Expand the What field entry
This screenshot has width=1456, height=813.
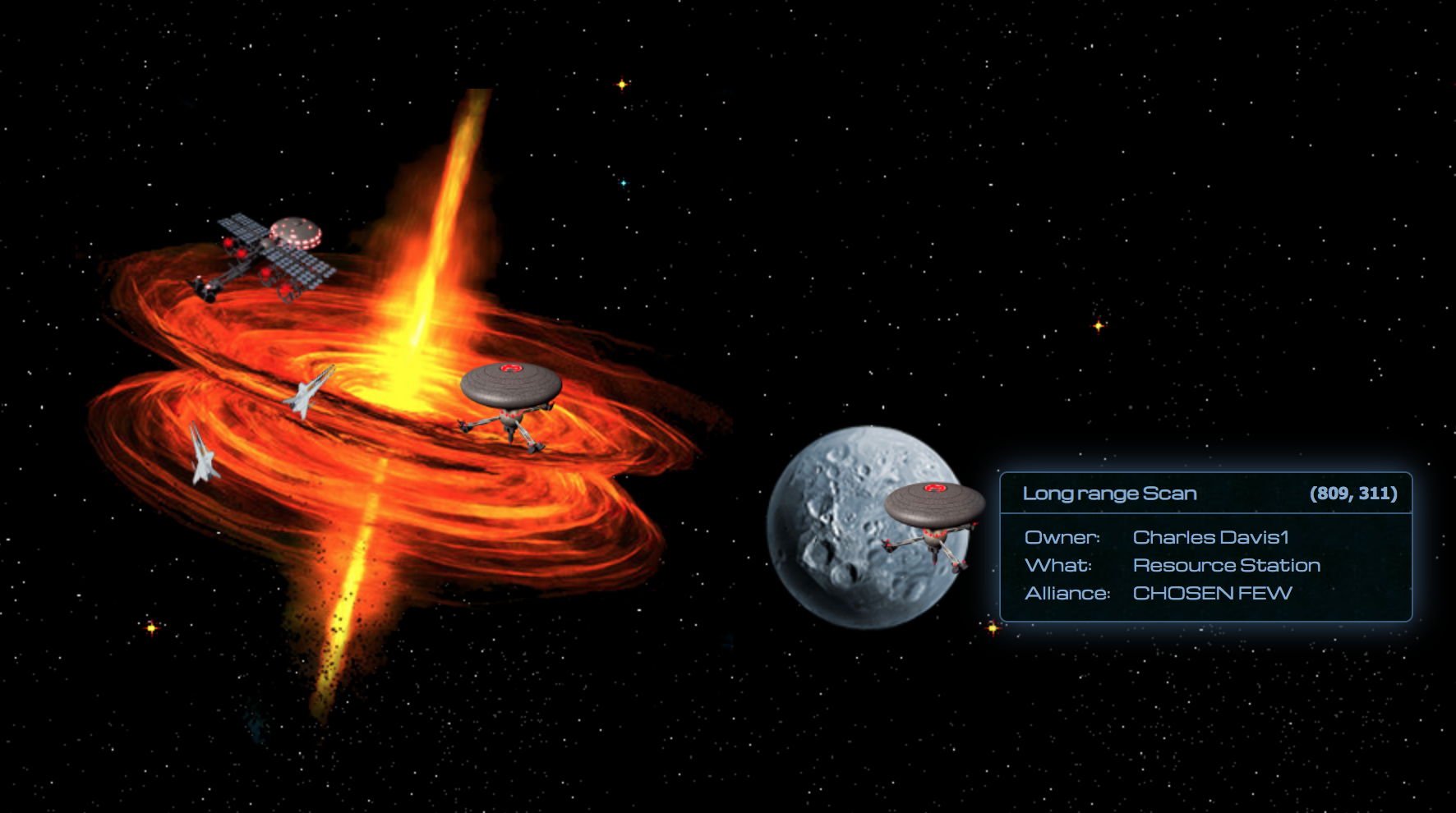1183,565
